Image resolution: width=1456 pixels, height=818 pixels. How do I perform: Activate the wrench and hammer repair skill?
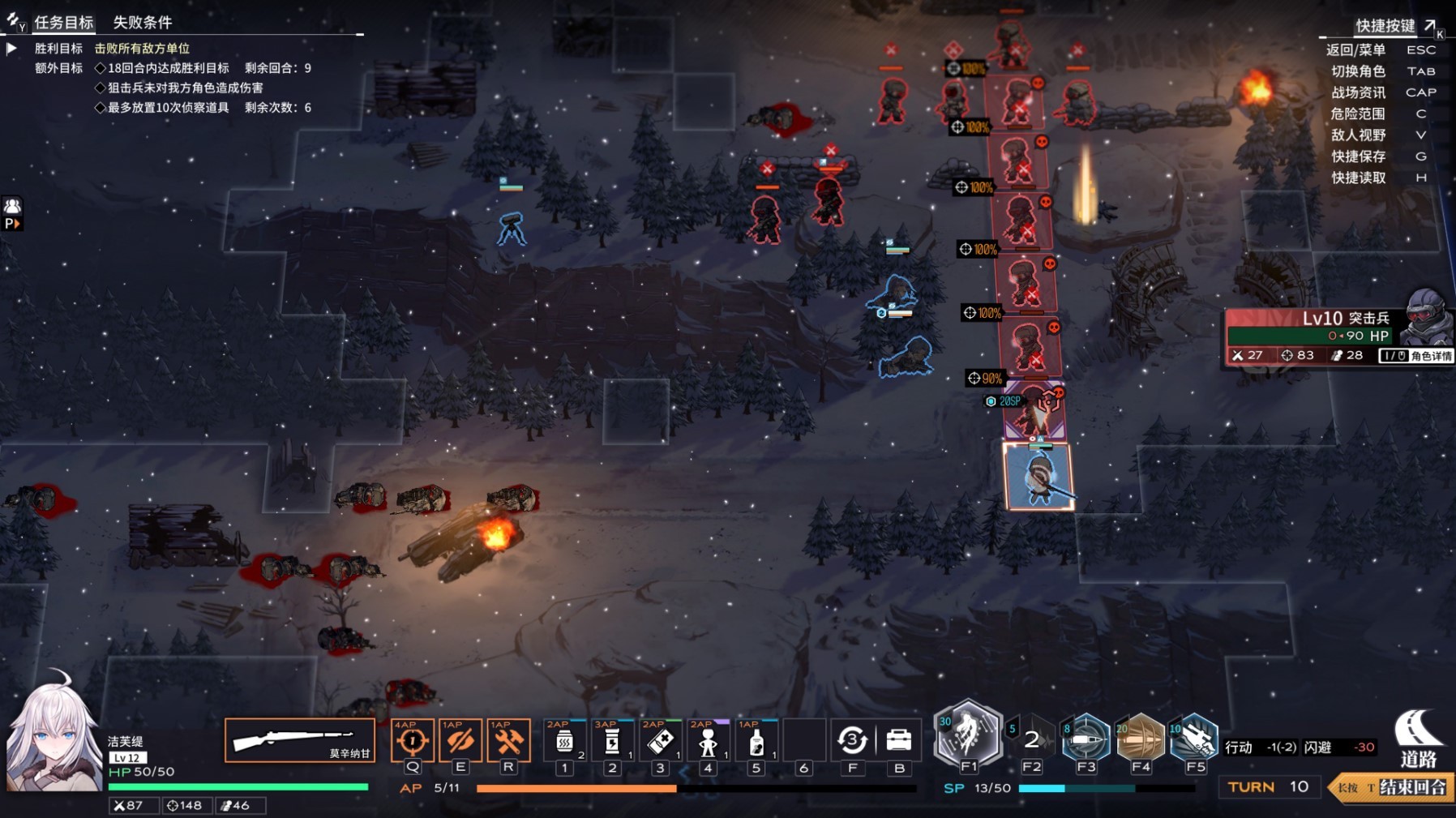pos(508,740)
